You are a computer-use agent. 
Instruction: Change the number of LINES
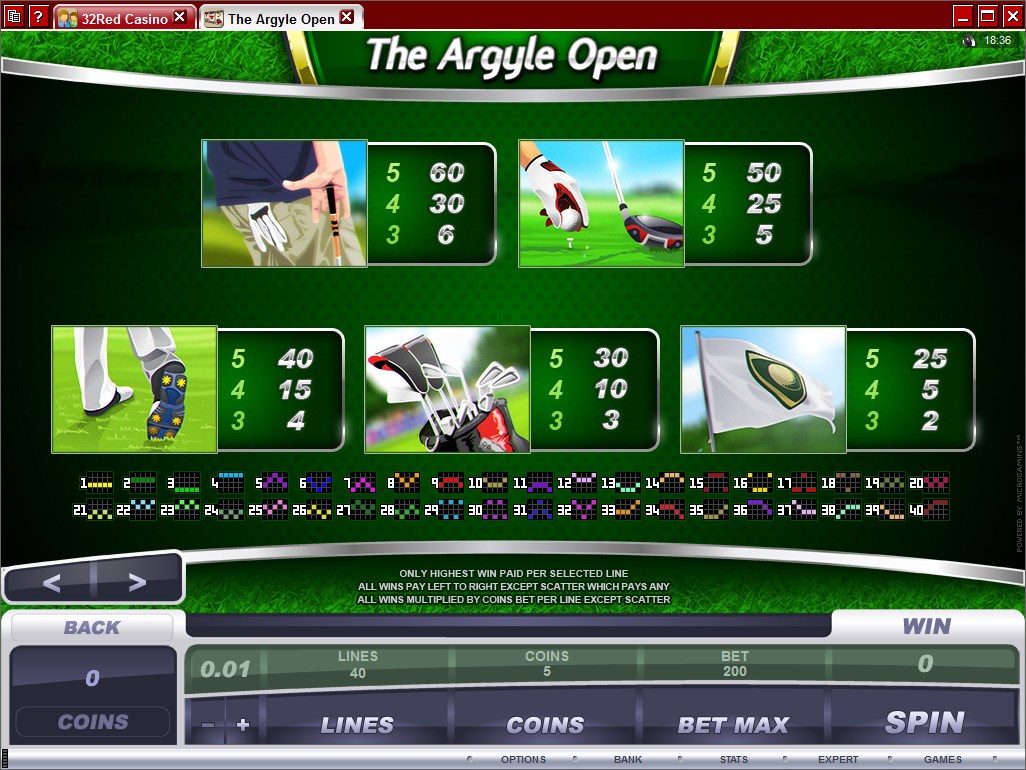coord(357,724)
